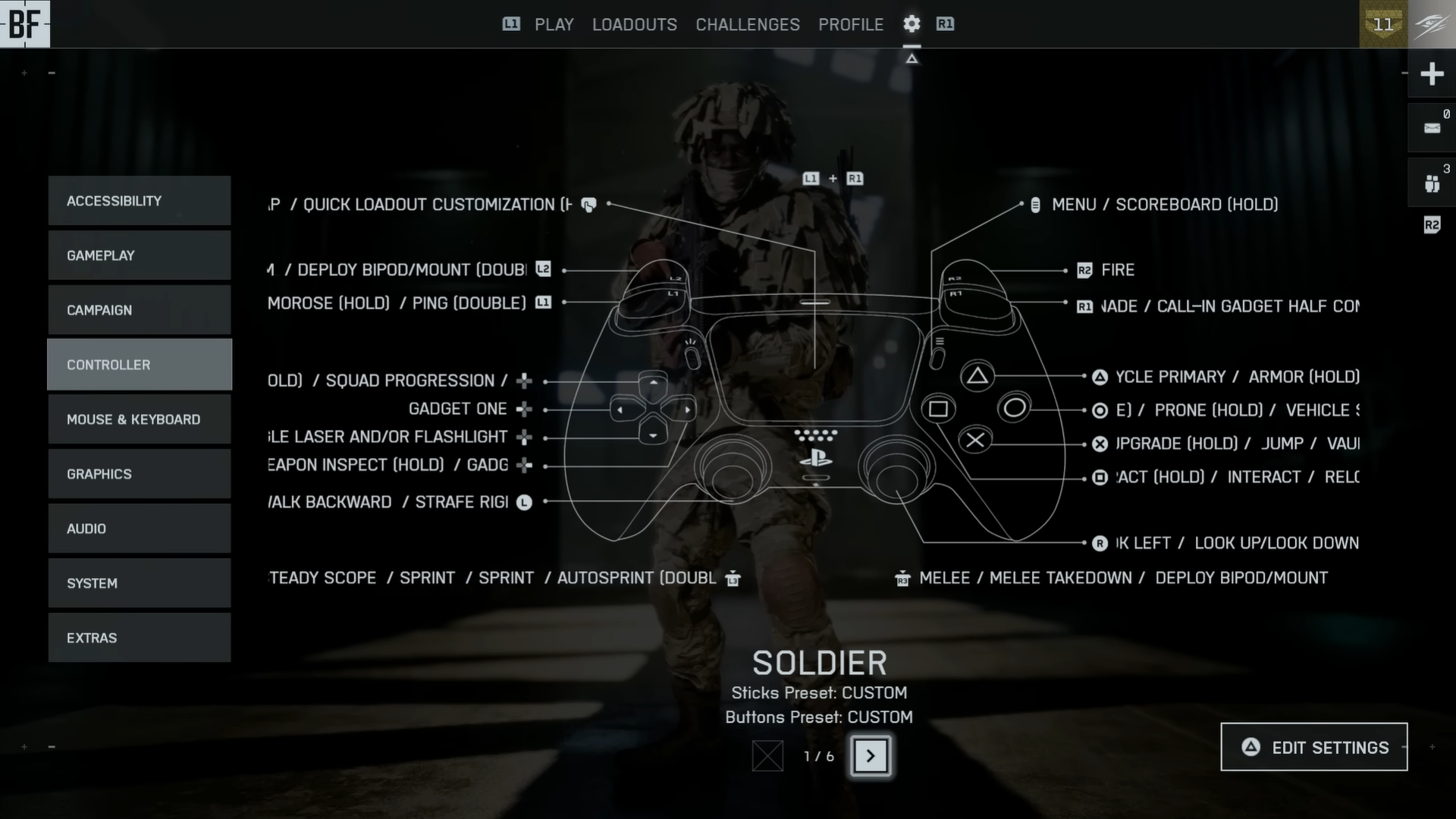Go to the Profile tab
Viewport: 1456px width, 819px height.
click(x=850, y=25)
